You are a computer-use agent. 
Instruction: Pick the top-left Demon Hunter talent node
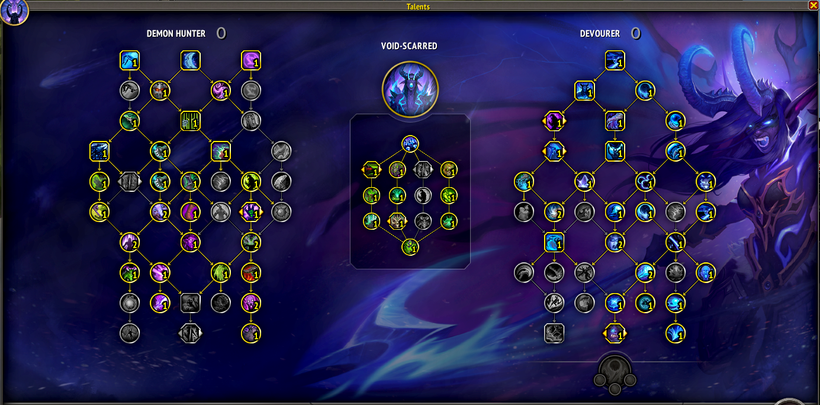(129, 61)
